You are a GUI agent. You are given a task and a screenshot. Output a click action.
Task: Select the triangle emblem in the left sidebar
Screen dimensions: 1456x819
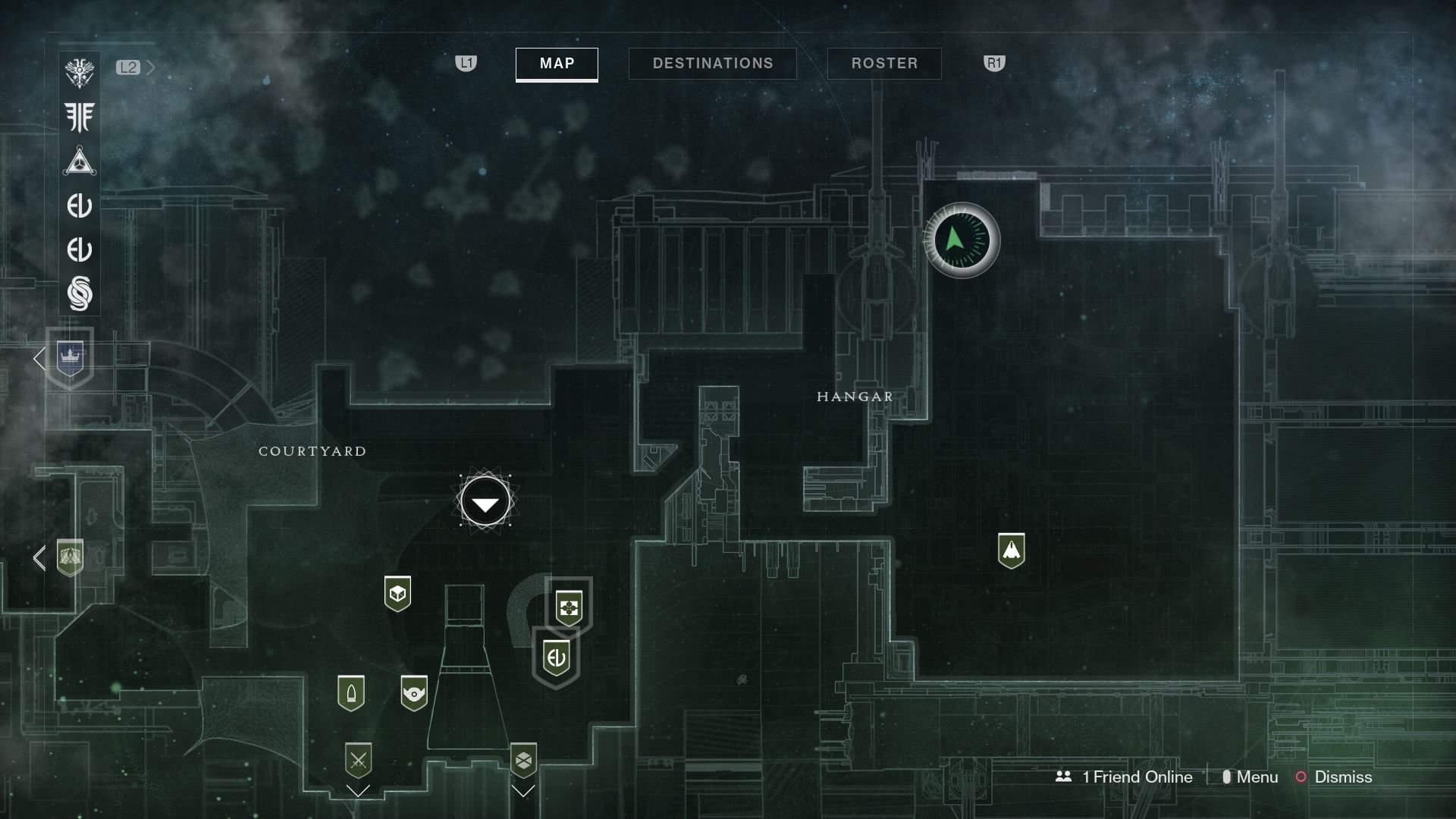80,162
